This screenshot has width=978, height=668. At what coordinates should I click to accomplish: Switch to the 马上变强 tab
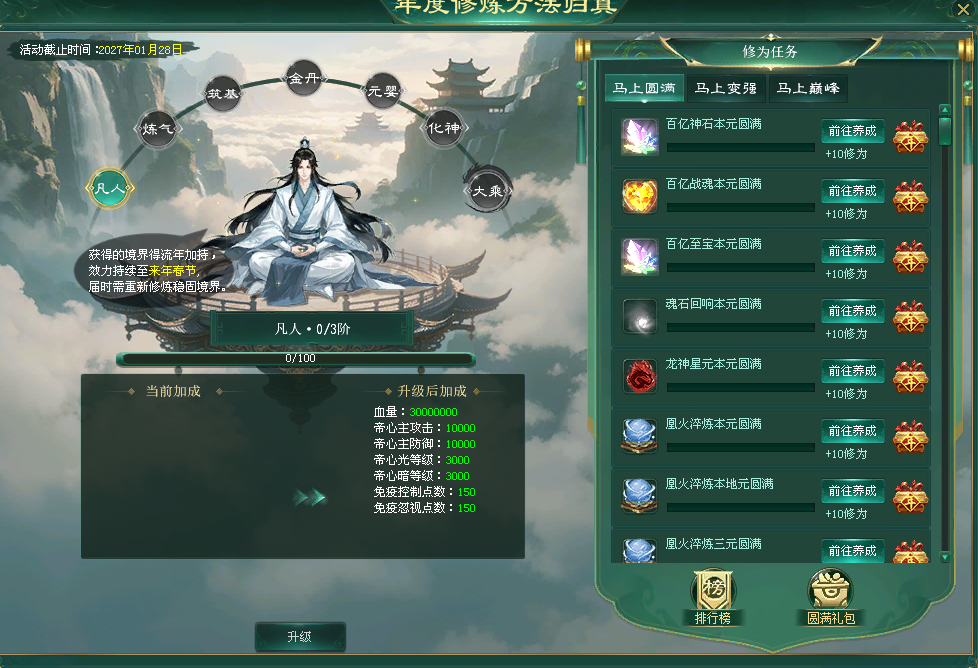(726, 89)
